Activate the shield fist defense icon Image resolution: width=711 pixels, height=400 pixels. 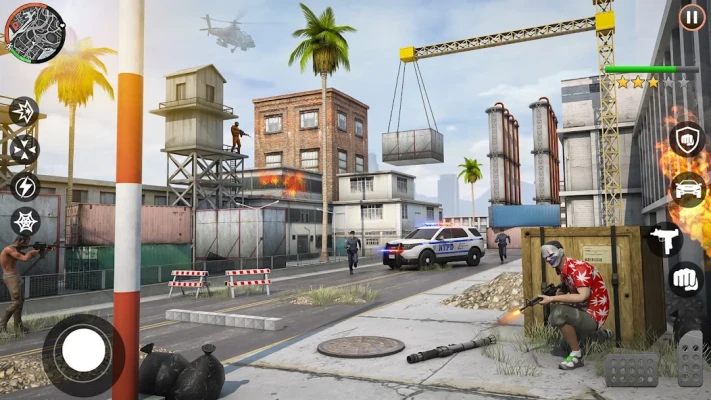[688, 140]
